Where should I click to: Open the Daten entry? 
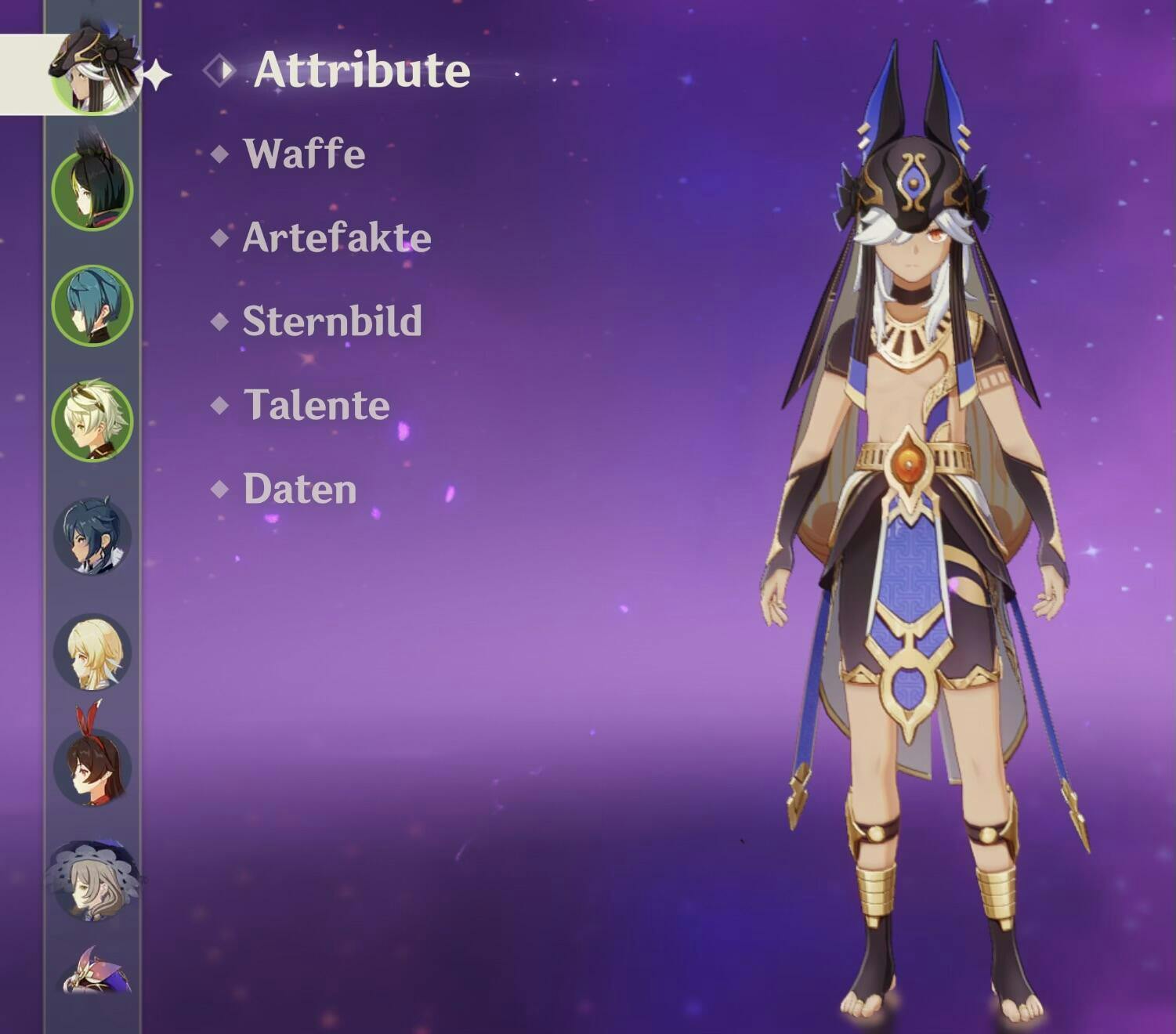click(x=299, y=489)
